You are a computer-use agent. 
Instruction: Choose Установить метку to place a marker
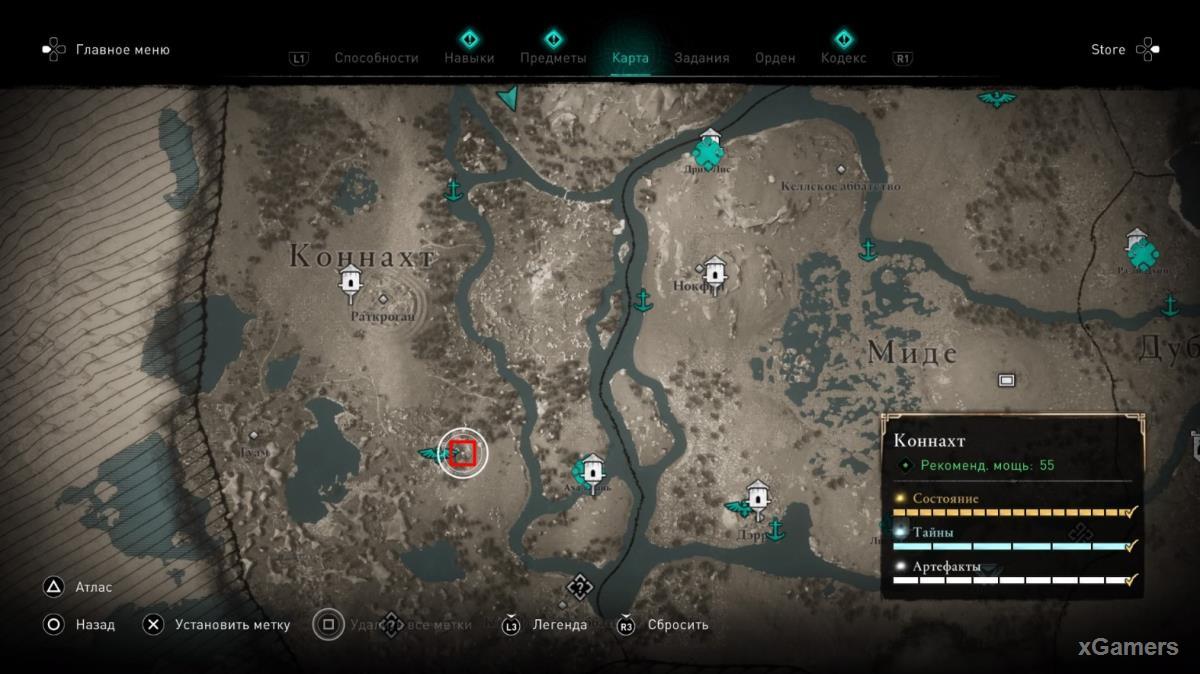click(x=232, y=625)
